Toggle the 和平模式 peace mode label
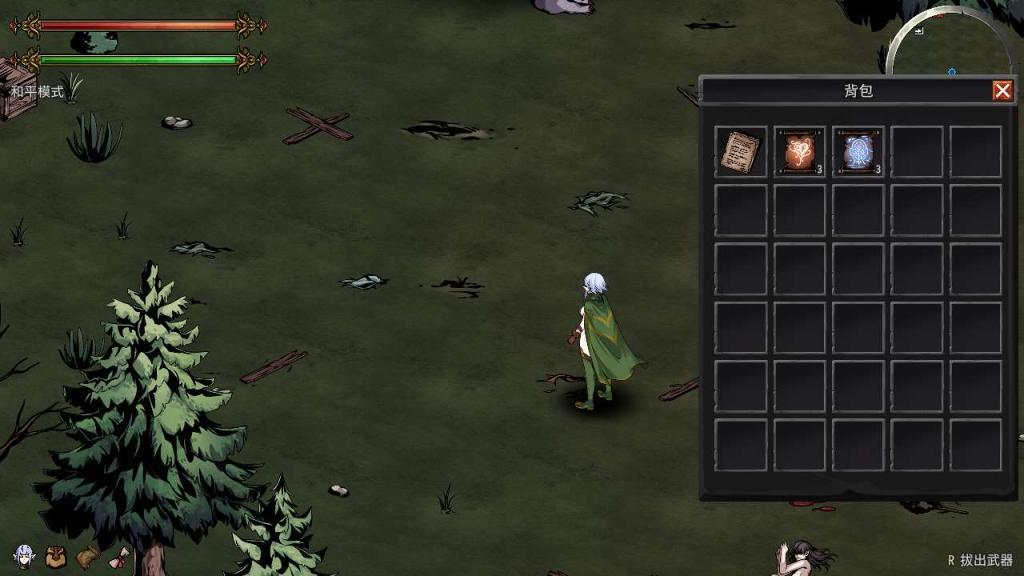 pyautogui.click(x=37, y=92)
